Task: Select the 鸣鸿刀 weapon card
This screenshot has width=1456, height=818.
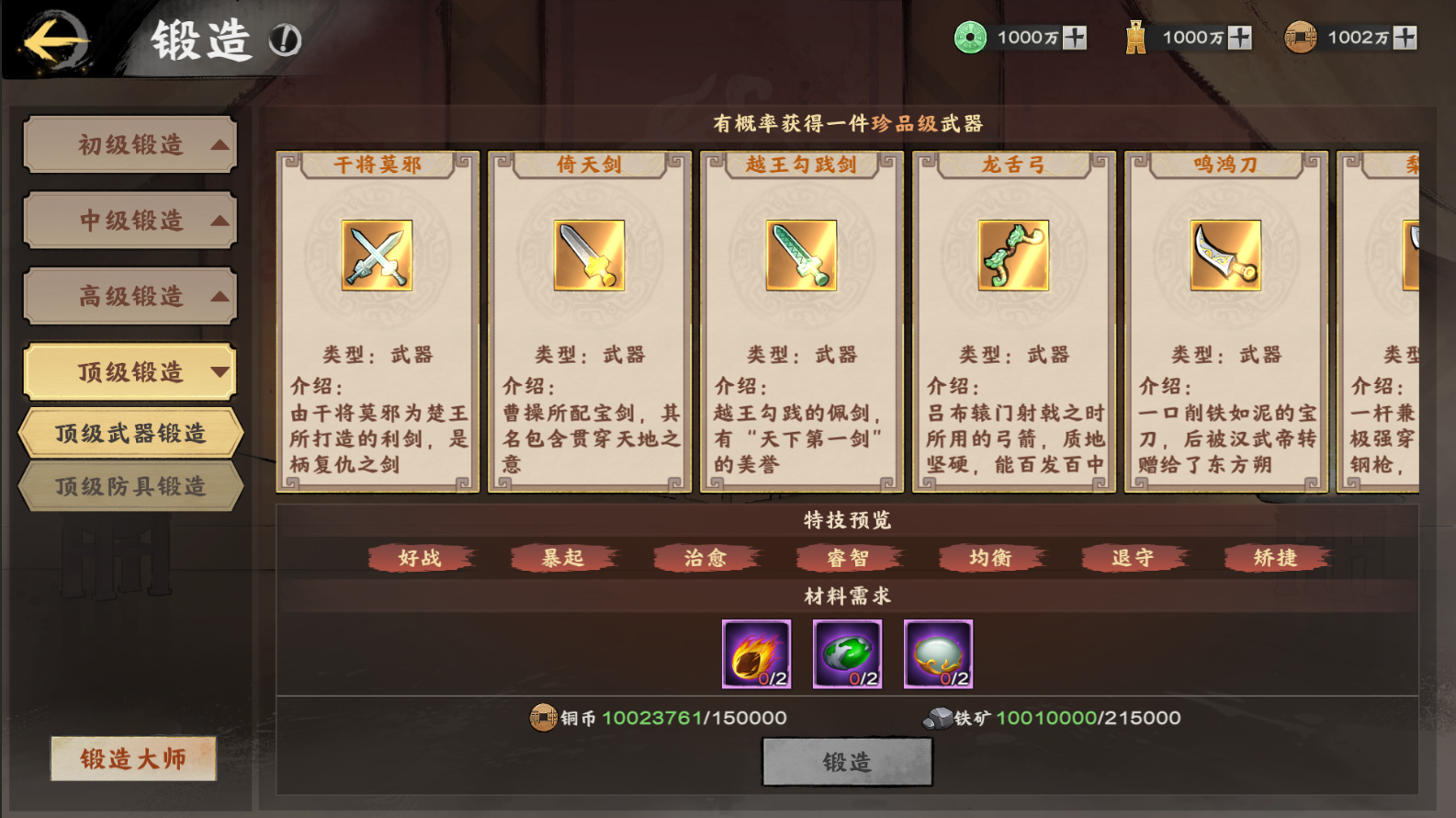Action: click(x=1225, y=322)
